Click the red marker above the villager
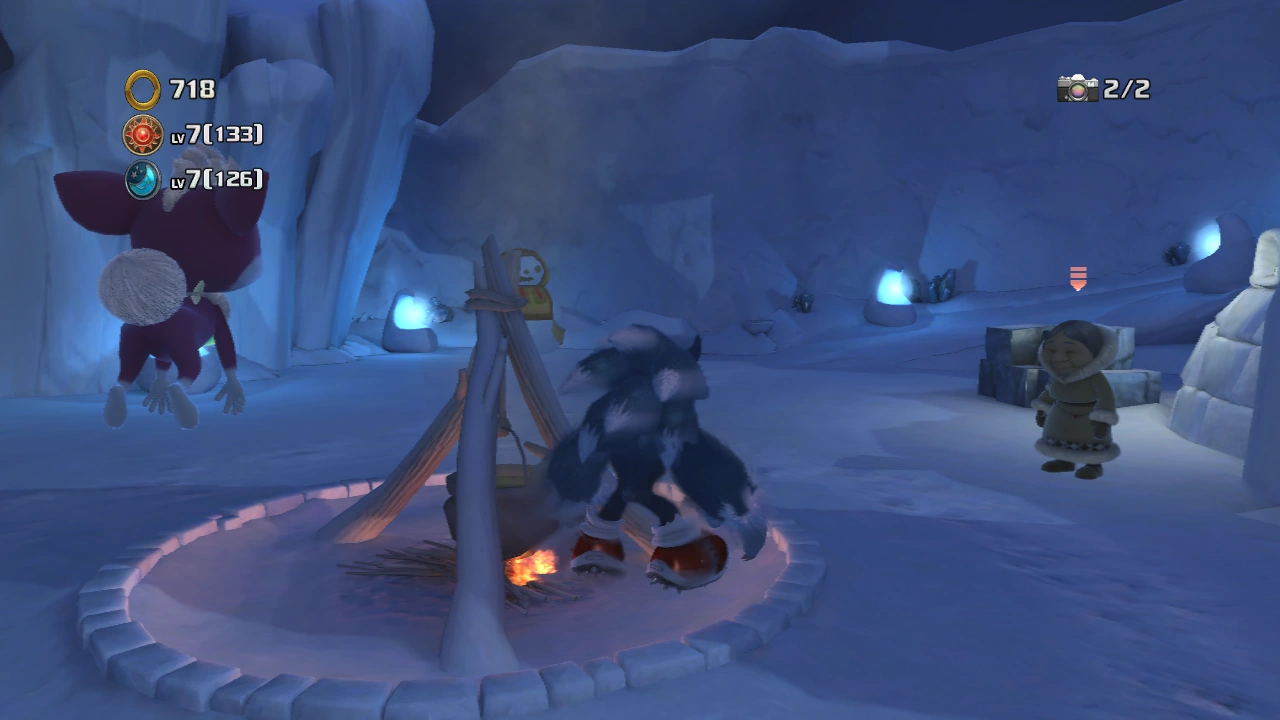 [1078, 278]
